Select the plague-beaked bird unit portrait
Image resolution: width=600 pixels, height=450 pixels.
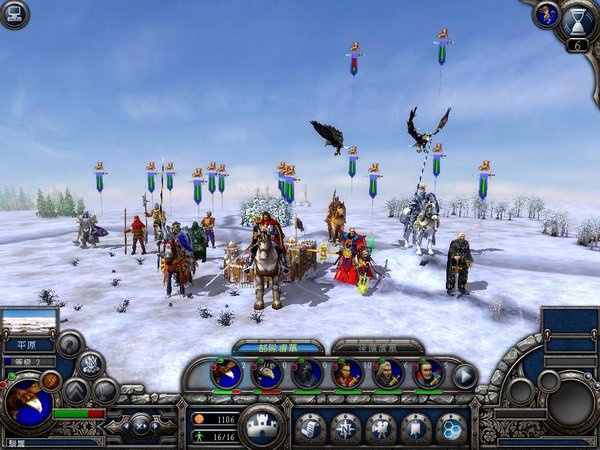point(267,375)
